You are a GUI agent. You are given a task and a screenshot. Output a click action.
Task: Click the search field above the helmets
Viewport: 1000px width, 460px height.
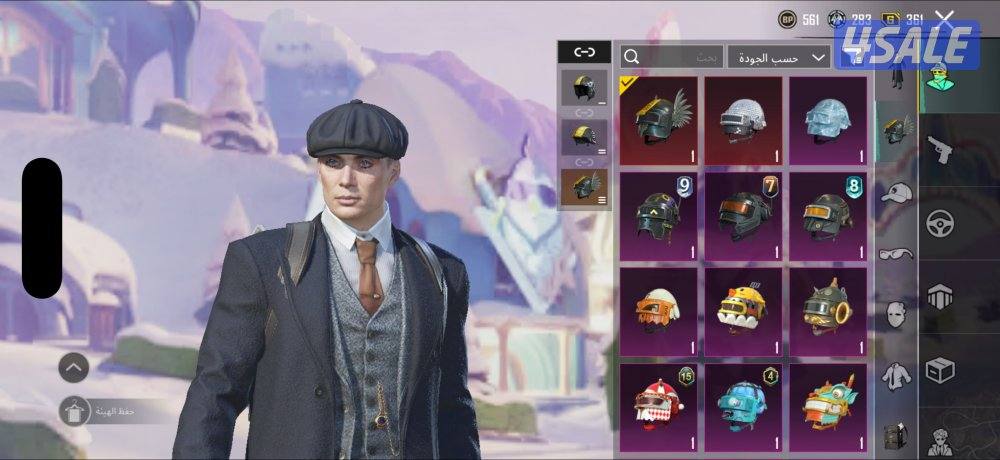(672, 58)
